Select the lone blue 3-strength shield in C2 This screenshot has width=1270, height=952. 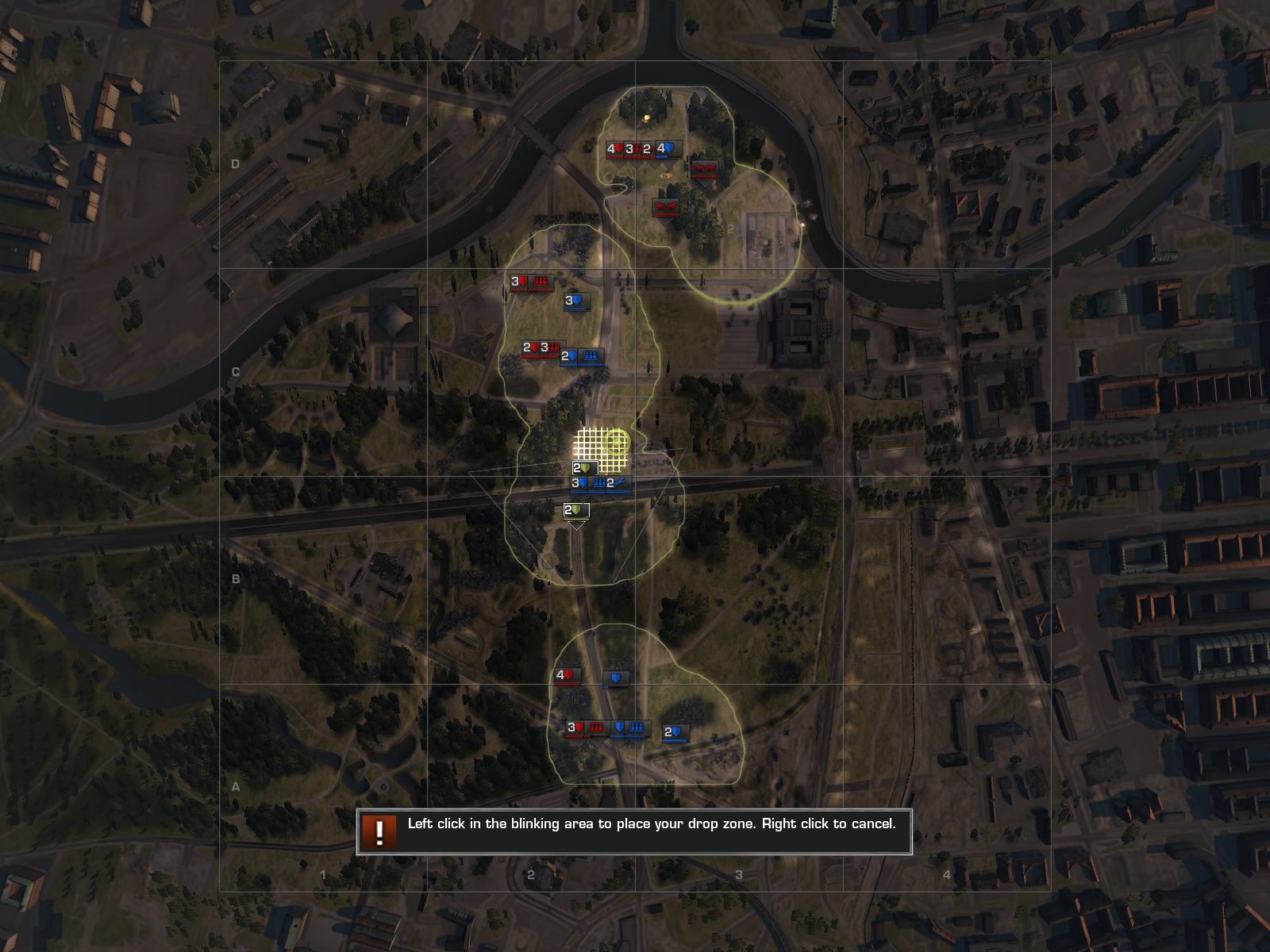click(x=574, y=301)
